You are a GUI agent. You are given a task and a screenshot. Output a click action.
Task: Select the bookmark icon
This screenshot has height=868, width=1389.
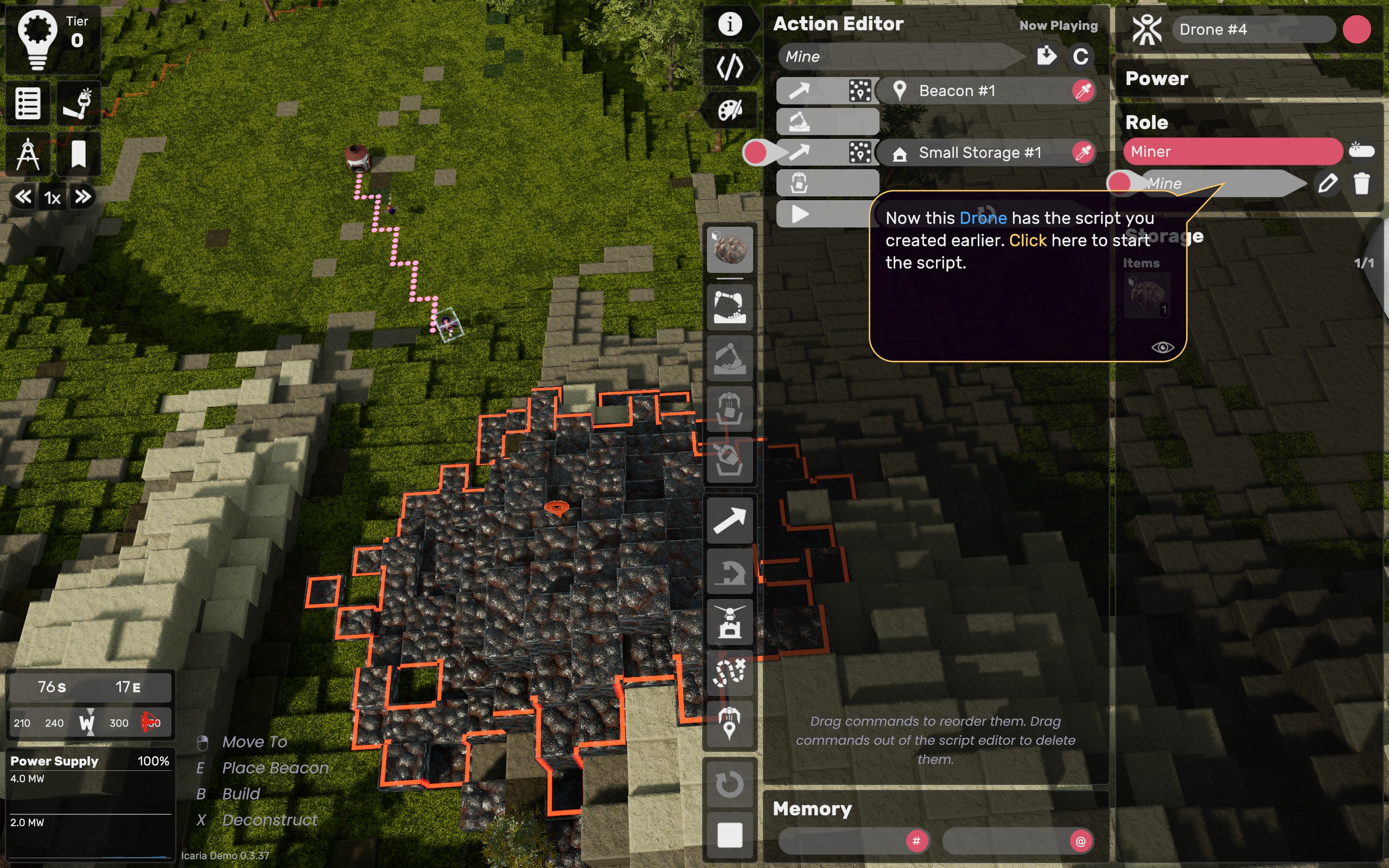point(79,154)
